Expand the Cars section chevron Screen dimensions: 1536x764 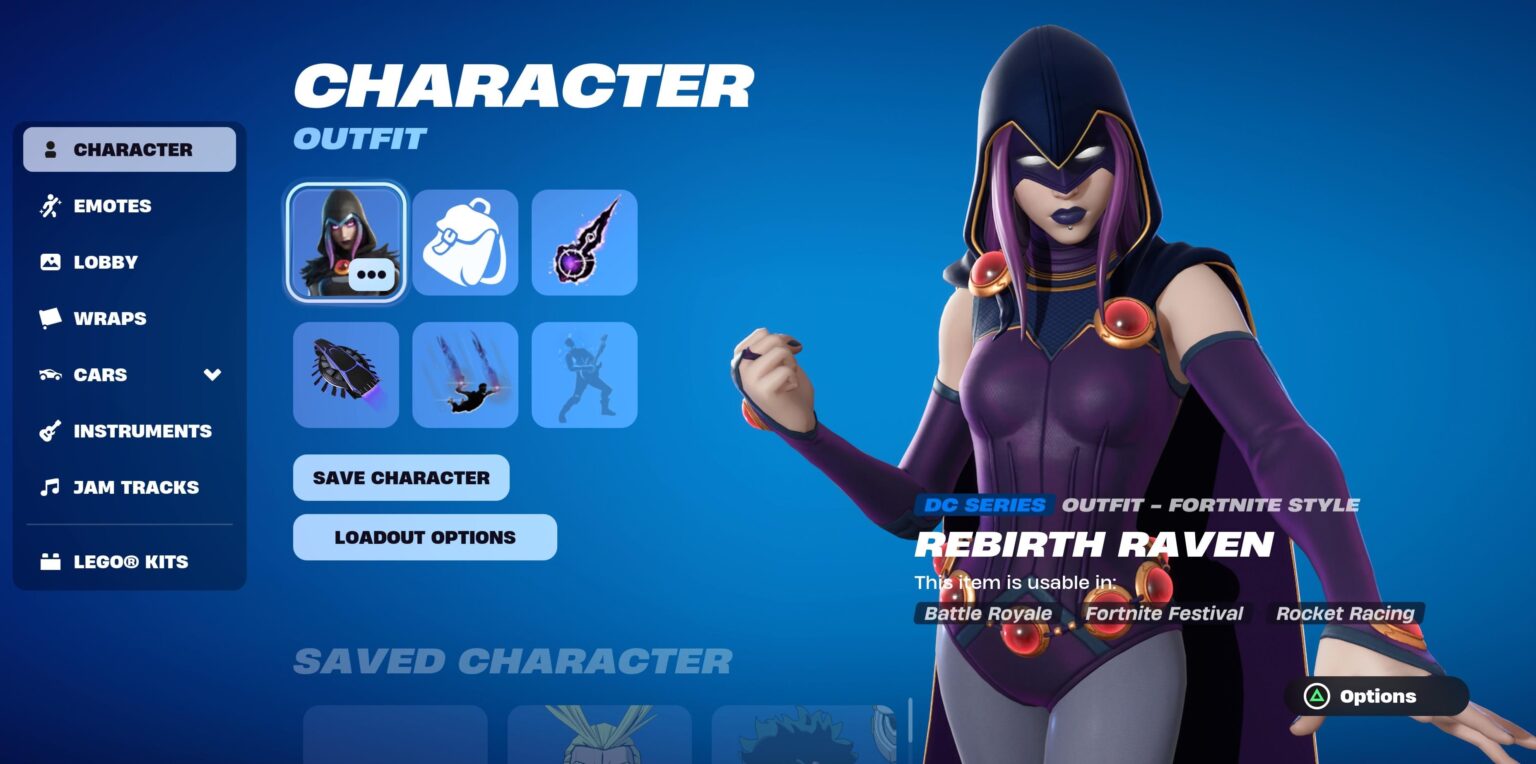(x=211, y=376)
